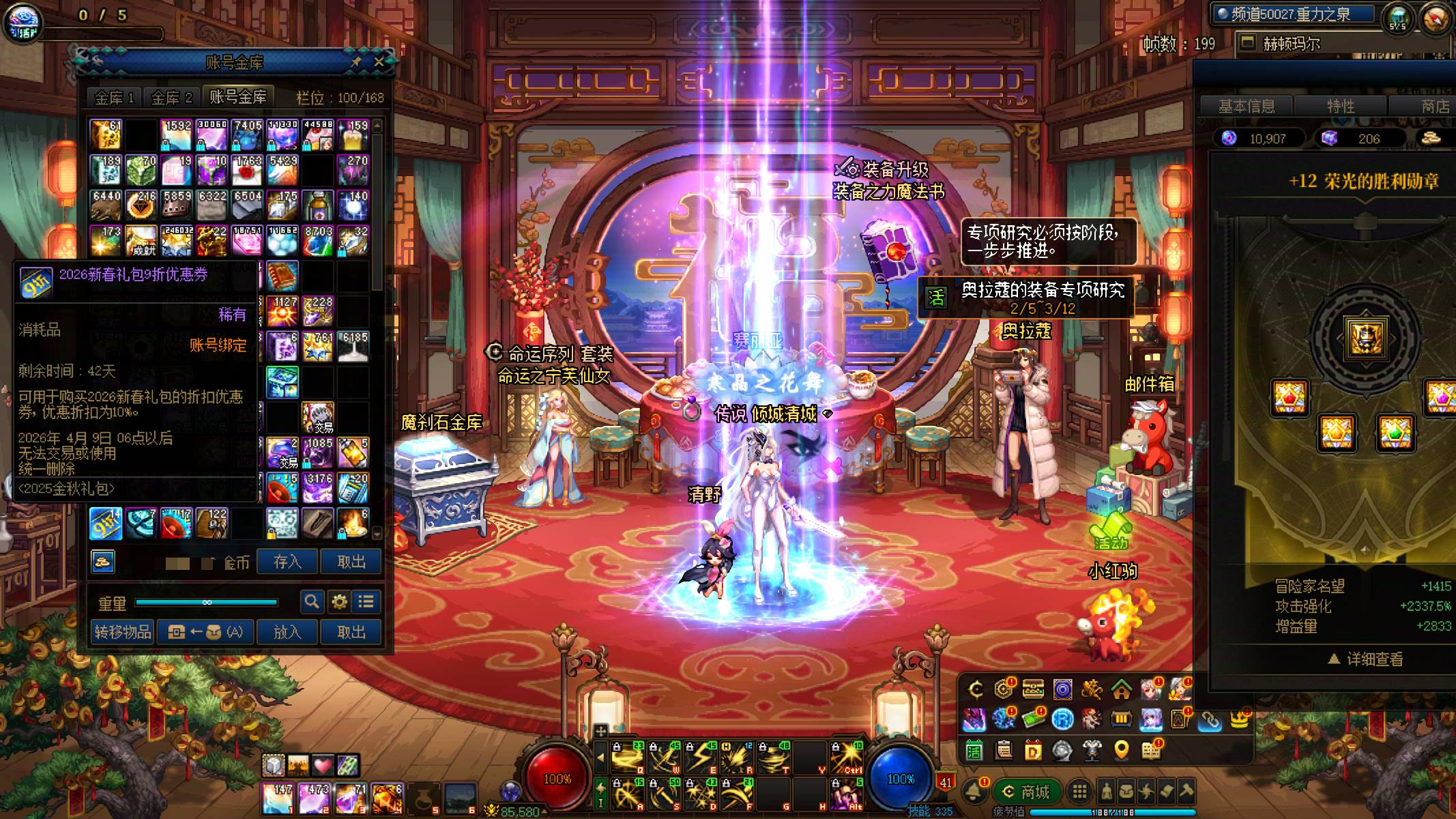Switch to the 金库 2 tab
This screenshot has width=1456, height=819.
(171, 98)
